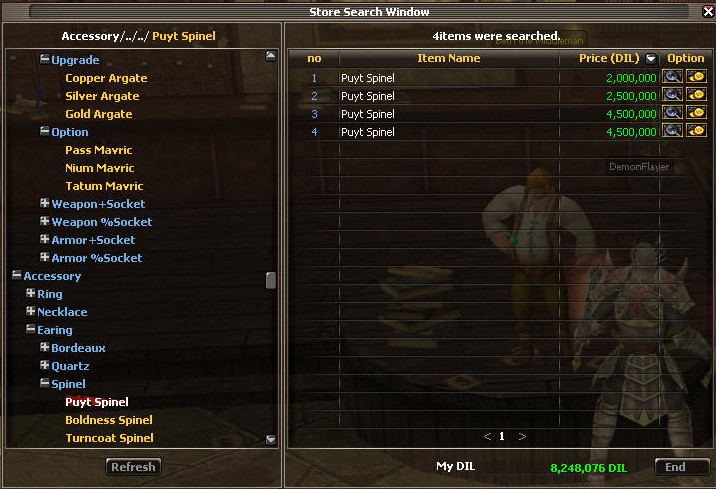Choose Gold Argate from the list

[99, 114]
